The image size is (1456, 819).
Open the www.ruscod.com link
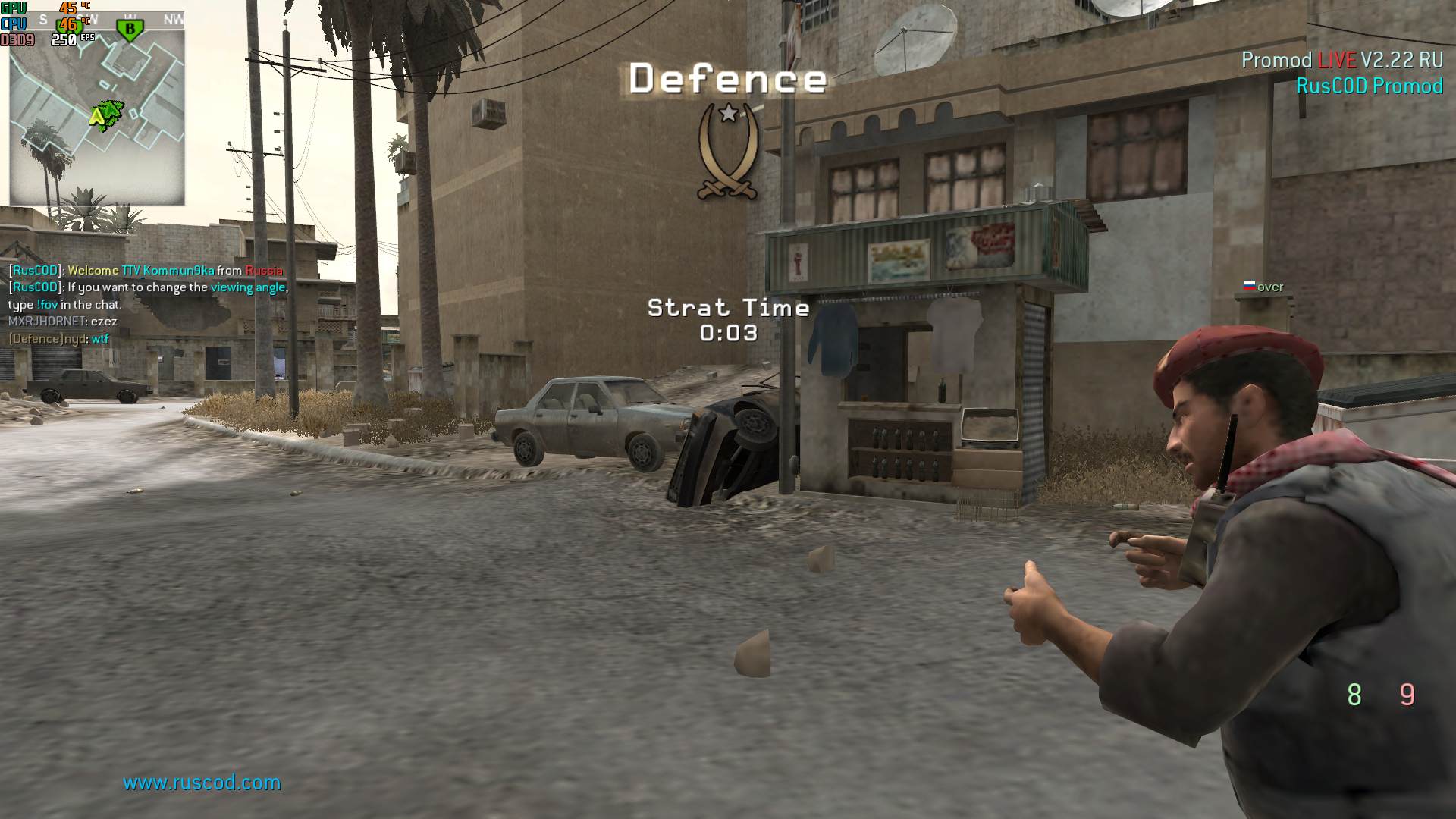tap(202, 782)
